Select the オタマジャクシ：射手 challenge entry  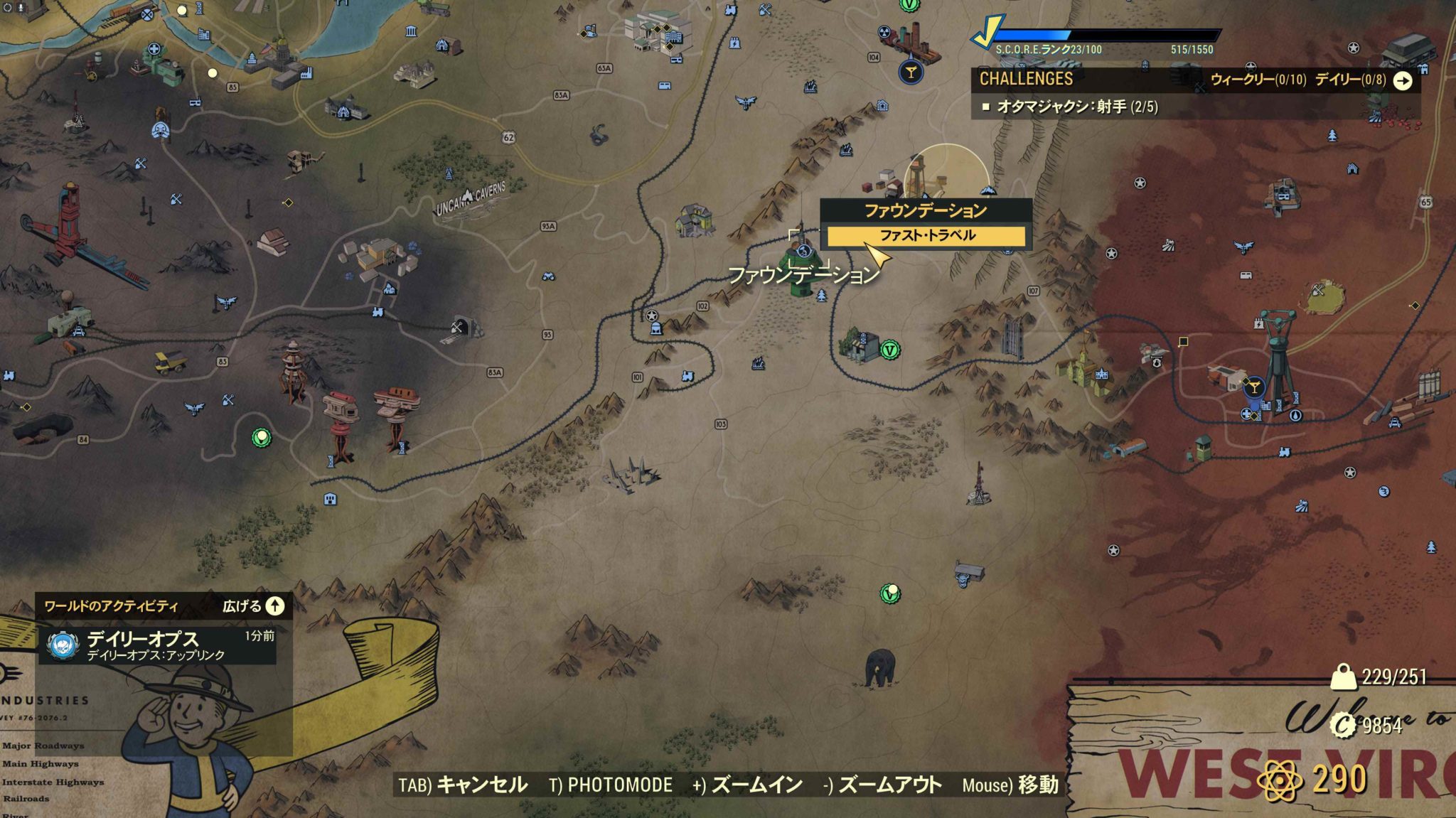(1066, 109)
